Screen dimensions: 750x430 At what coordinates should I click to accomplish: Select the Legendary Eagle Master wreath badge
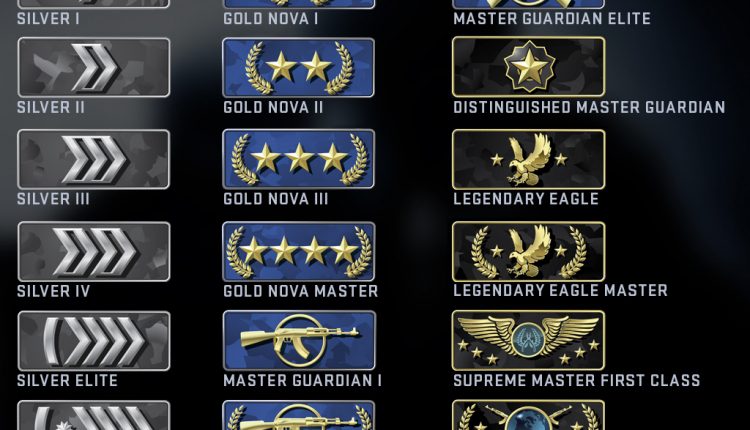pyautogui.click(x=528, y=252)
